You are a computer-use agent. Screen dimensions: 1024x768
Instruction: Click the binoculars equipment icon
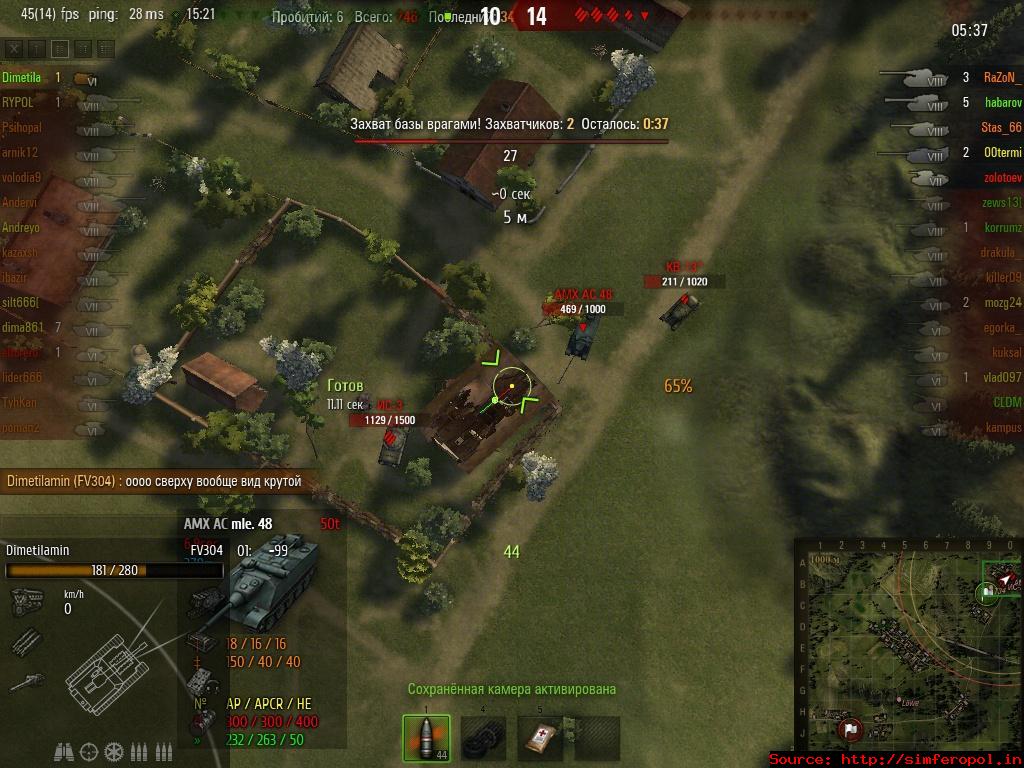tap(65, 751)
